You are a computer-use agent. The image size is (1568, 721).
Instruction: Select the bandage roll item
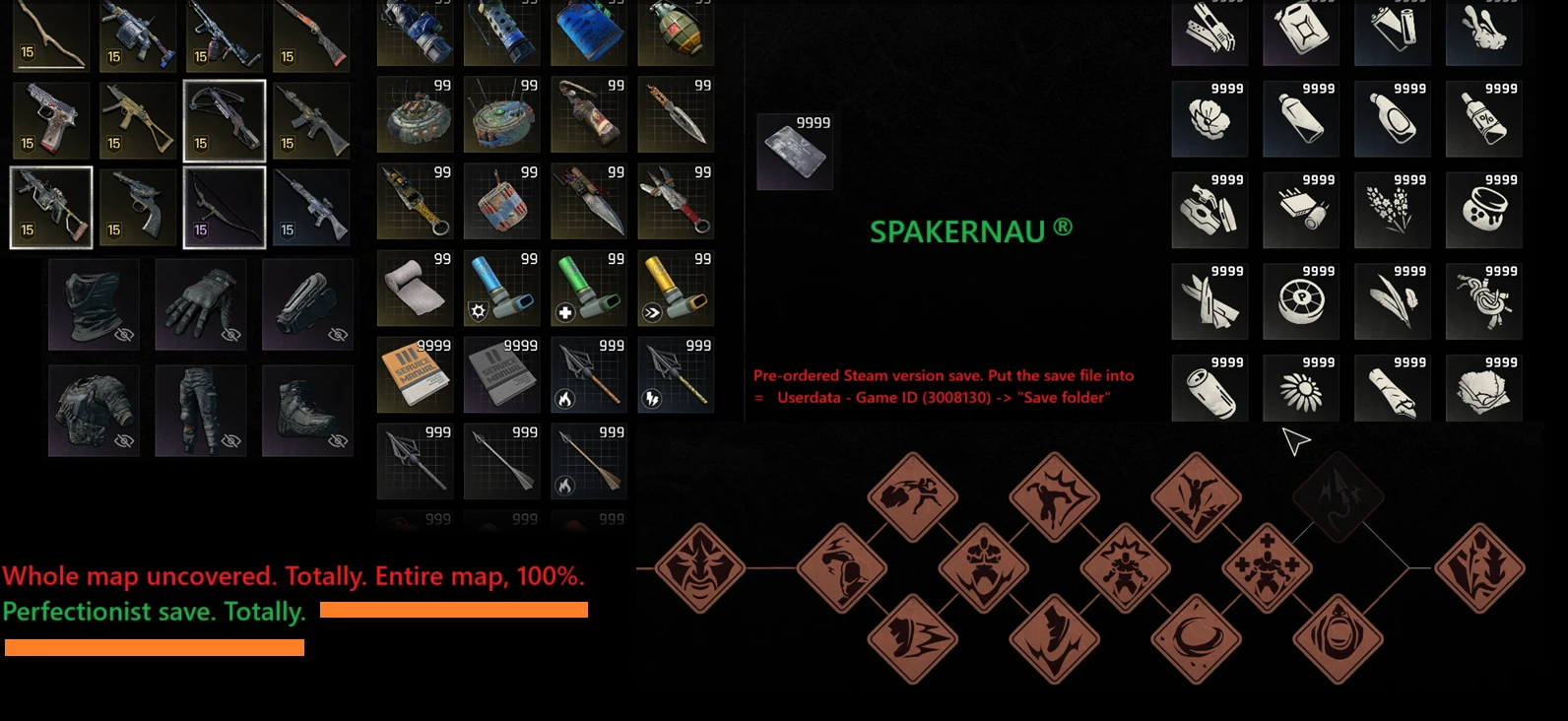point(415,290)
